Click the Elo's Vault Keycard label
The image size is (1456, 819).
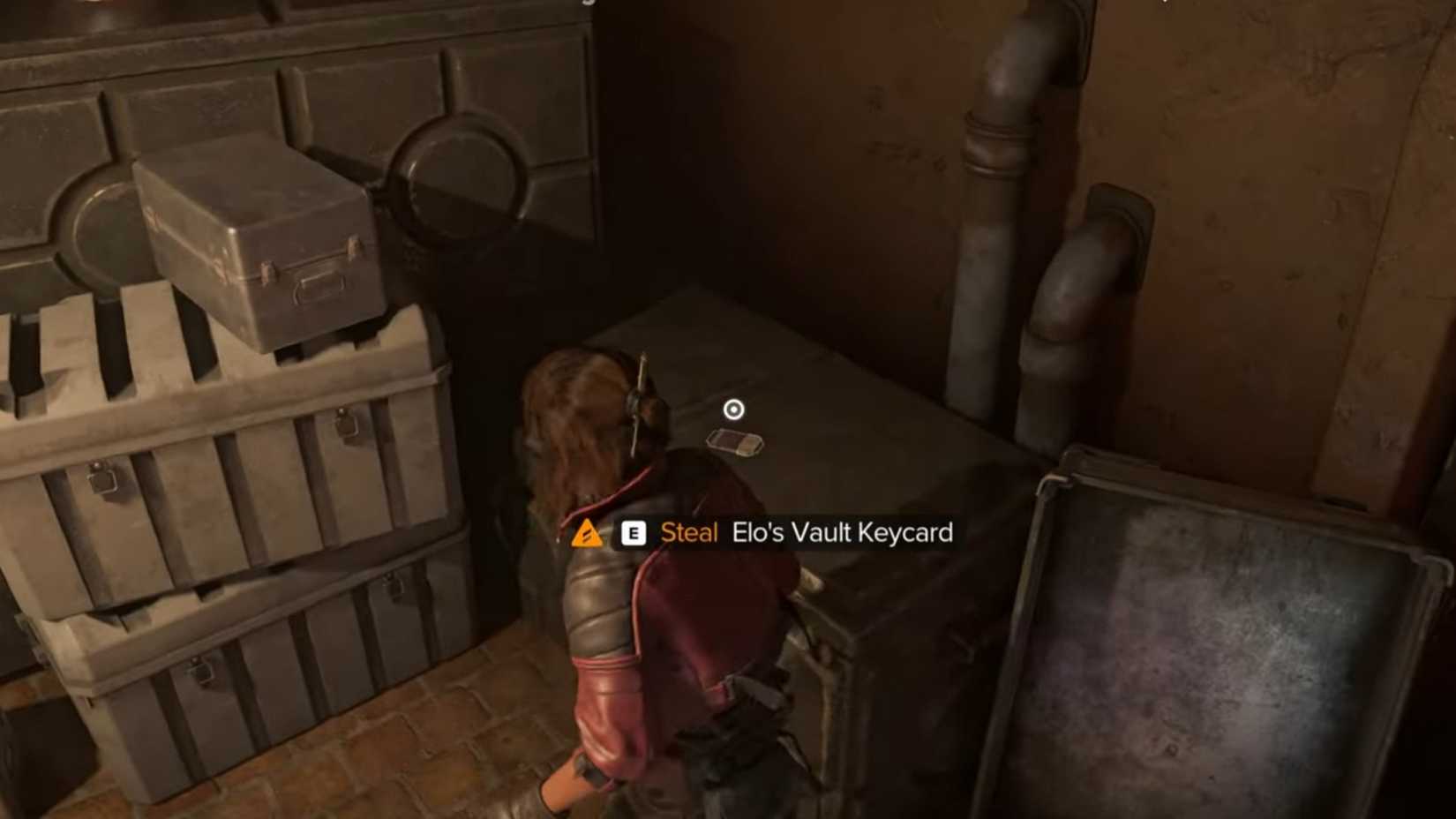843,533
